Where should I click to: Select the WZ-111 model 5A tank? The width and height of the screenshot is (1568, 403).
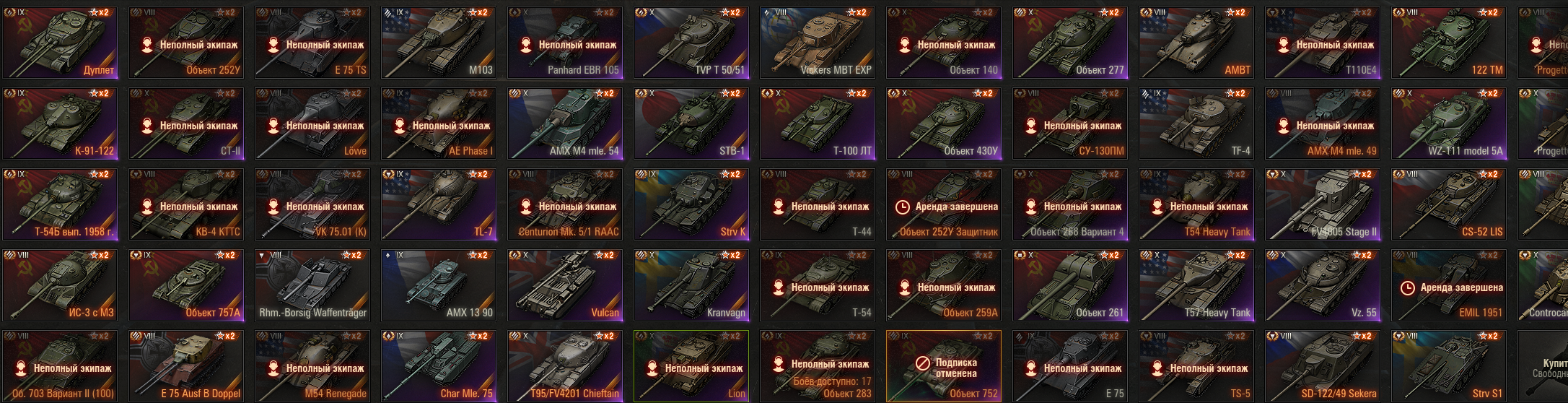tap(1449, 123)
